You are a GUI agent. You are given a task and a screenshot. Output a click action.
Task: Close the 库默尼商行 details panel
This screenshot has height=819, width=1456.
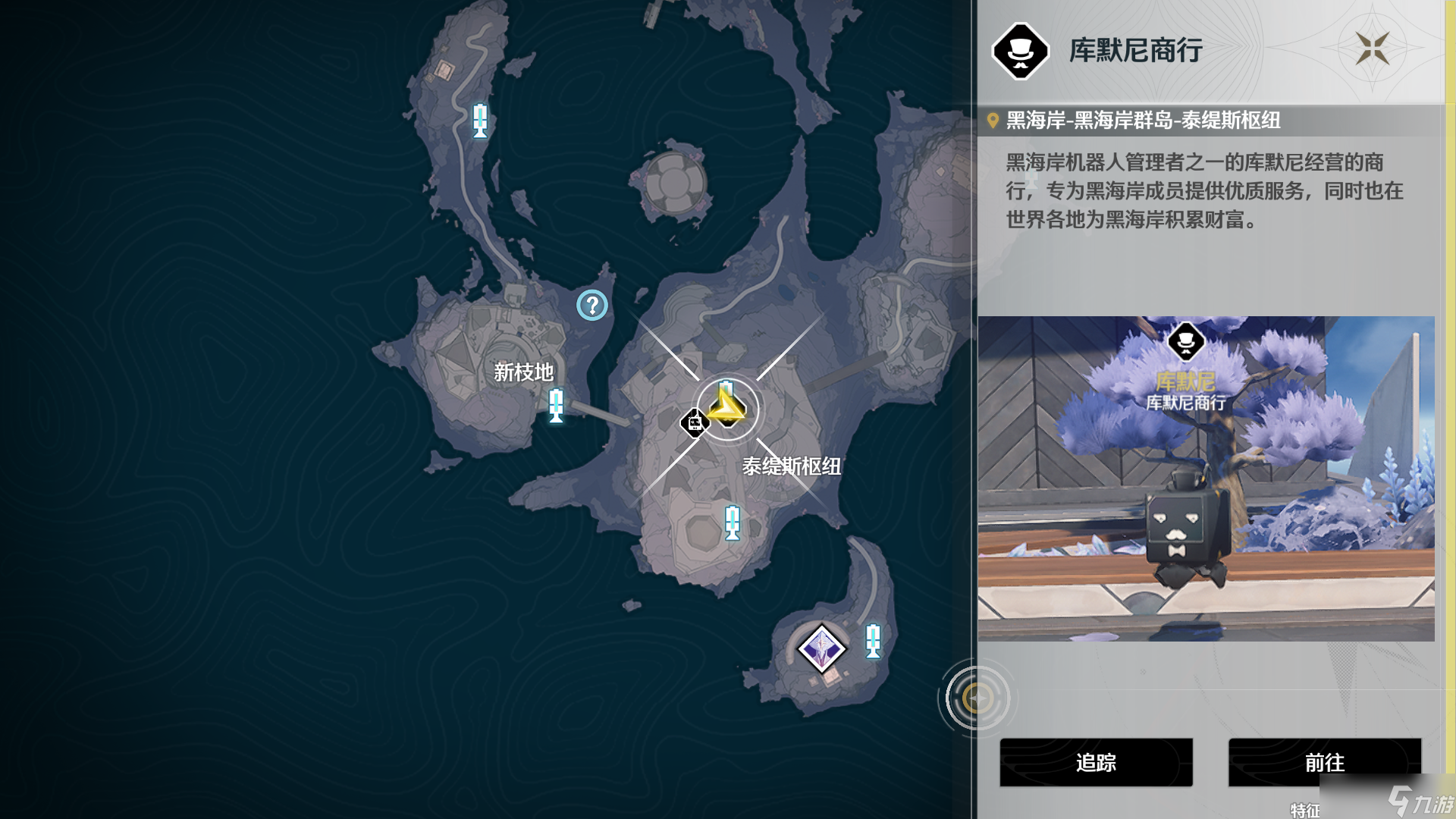(1372, 49)
